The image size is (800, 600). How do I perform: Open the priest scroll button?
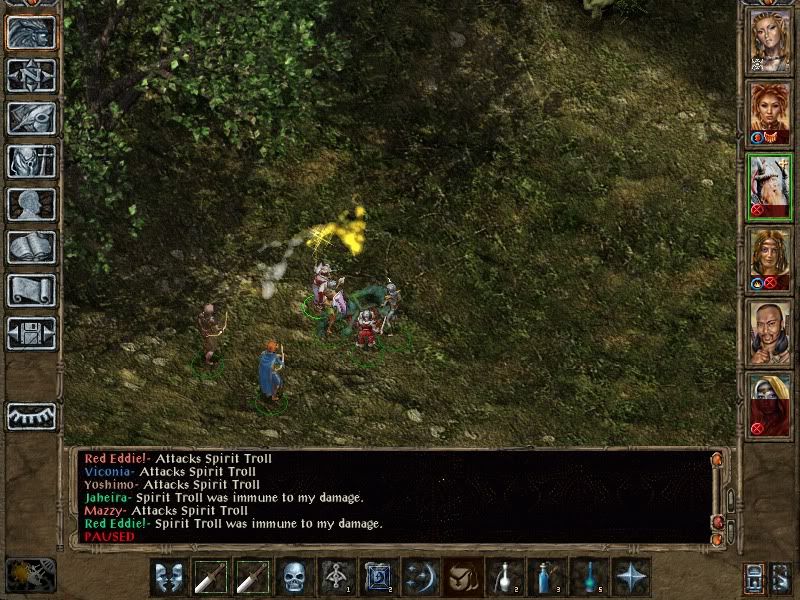[x=32, y=290]
